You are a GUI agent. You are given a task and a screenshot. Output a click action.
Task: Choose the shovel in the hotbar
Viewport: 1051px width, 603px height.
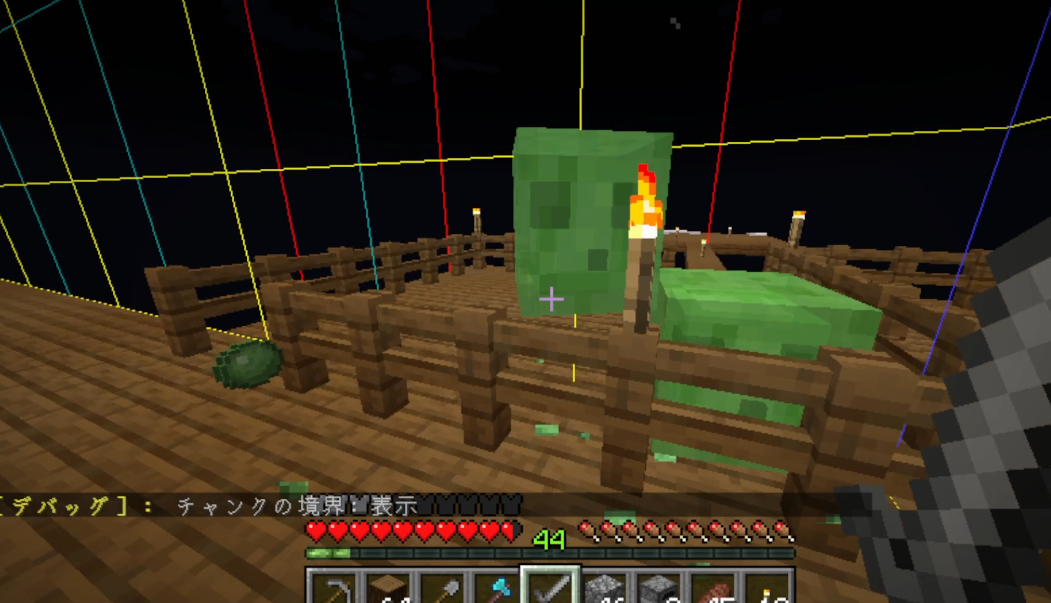[442, 590]
